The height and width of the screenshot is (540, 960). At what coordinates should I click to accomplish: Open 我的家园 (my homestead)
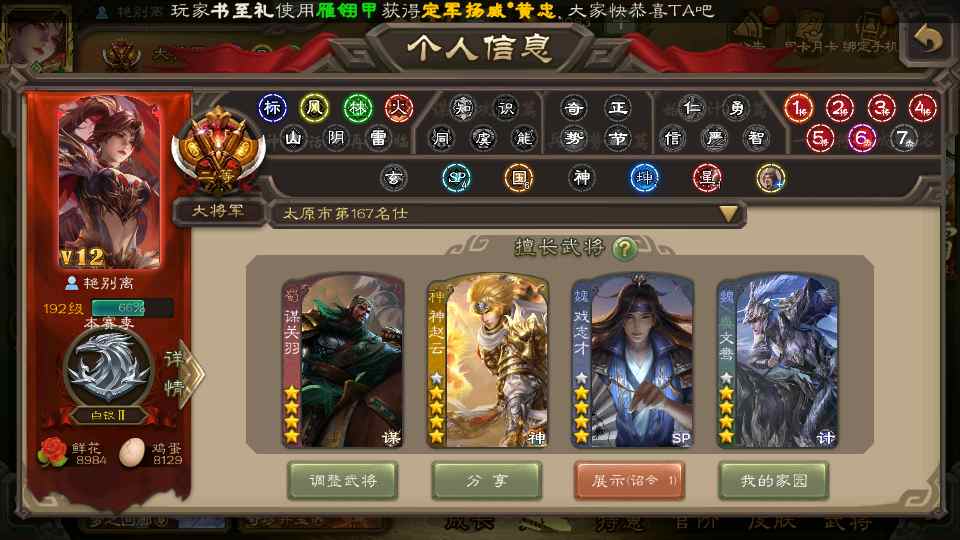click(x=774, y=481)
